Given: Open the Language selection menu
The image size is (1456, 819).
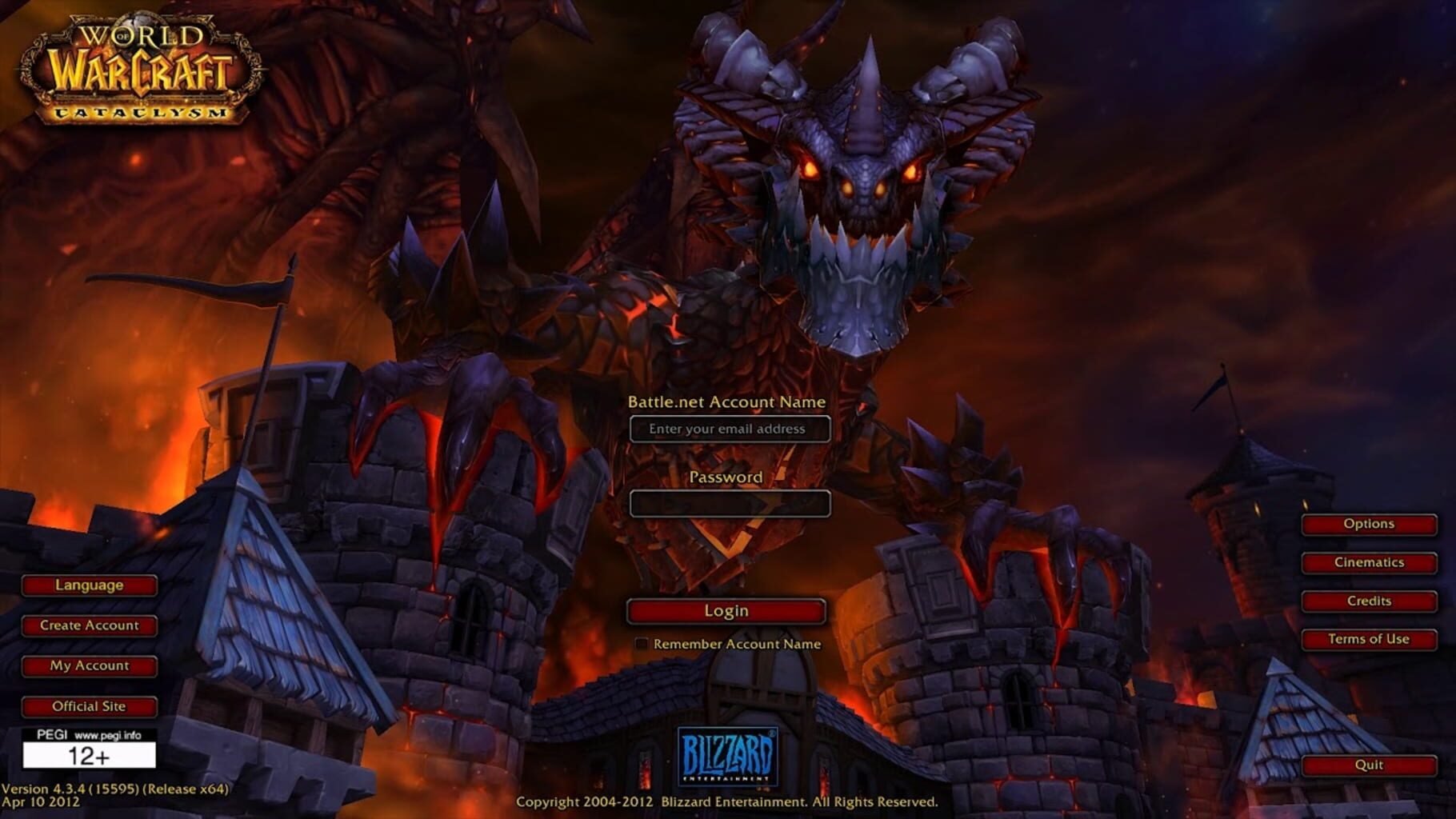Looking at the screenshot, I should (88, 585).
